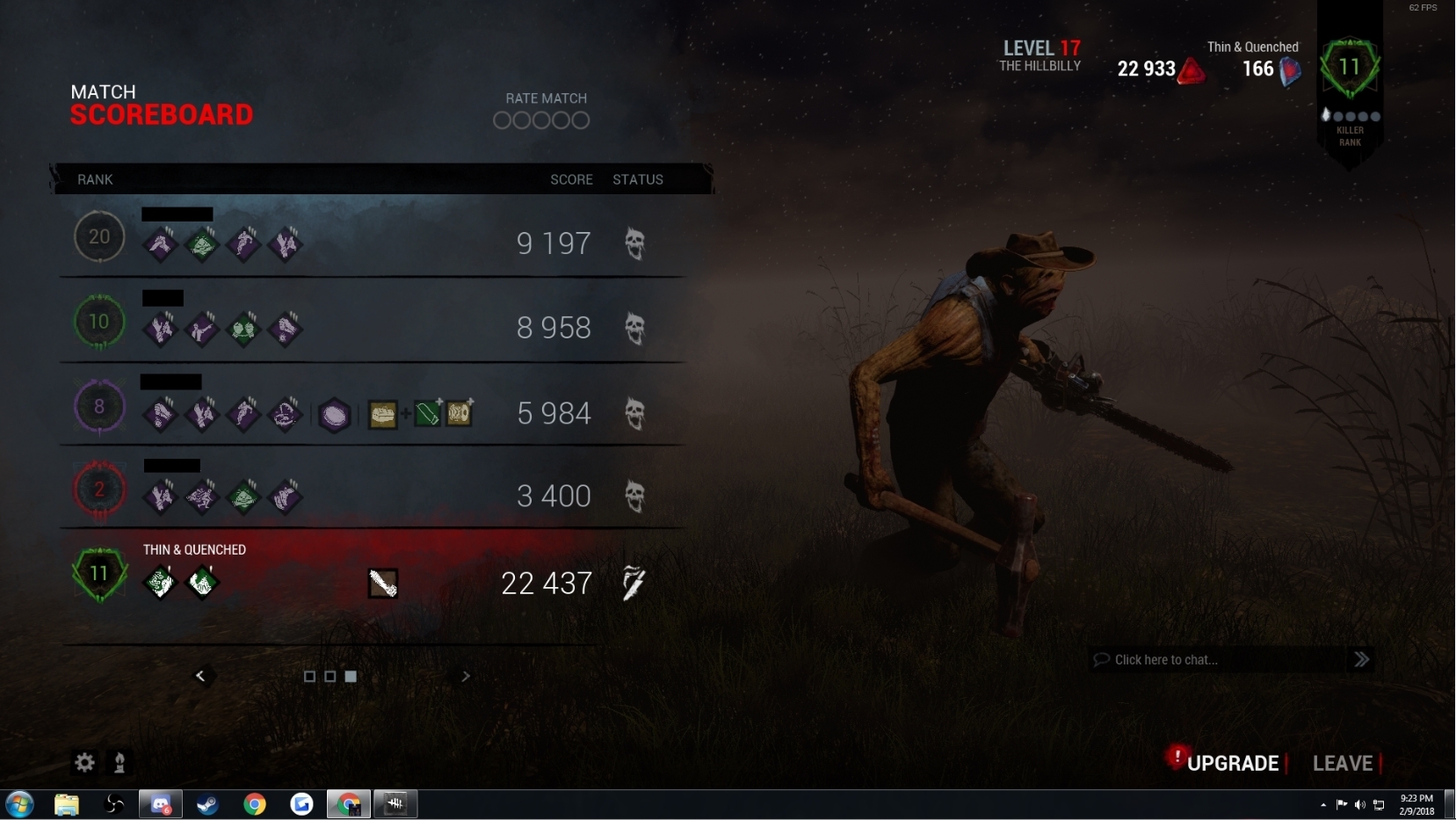1456x820 pixels.
Task: Select the brown toolbox item icon on rank 8 row
Action: [382, 413]
